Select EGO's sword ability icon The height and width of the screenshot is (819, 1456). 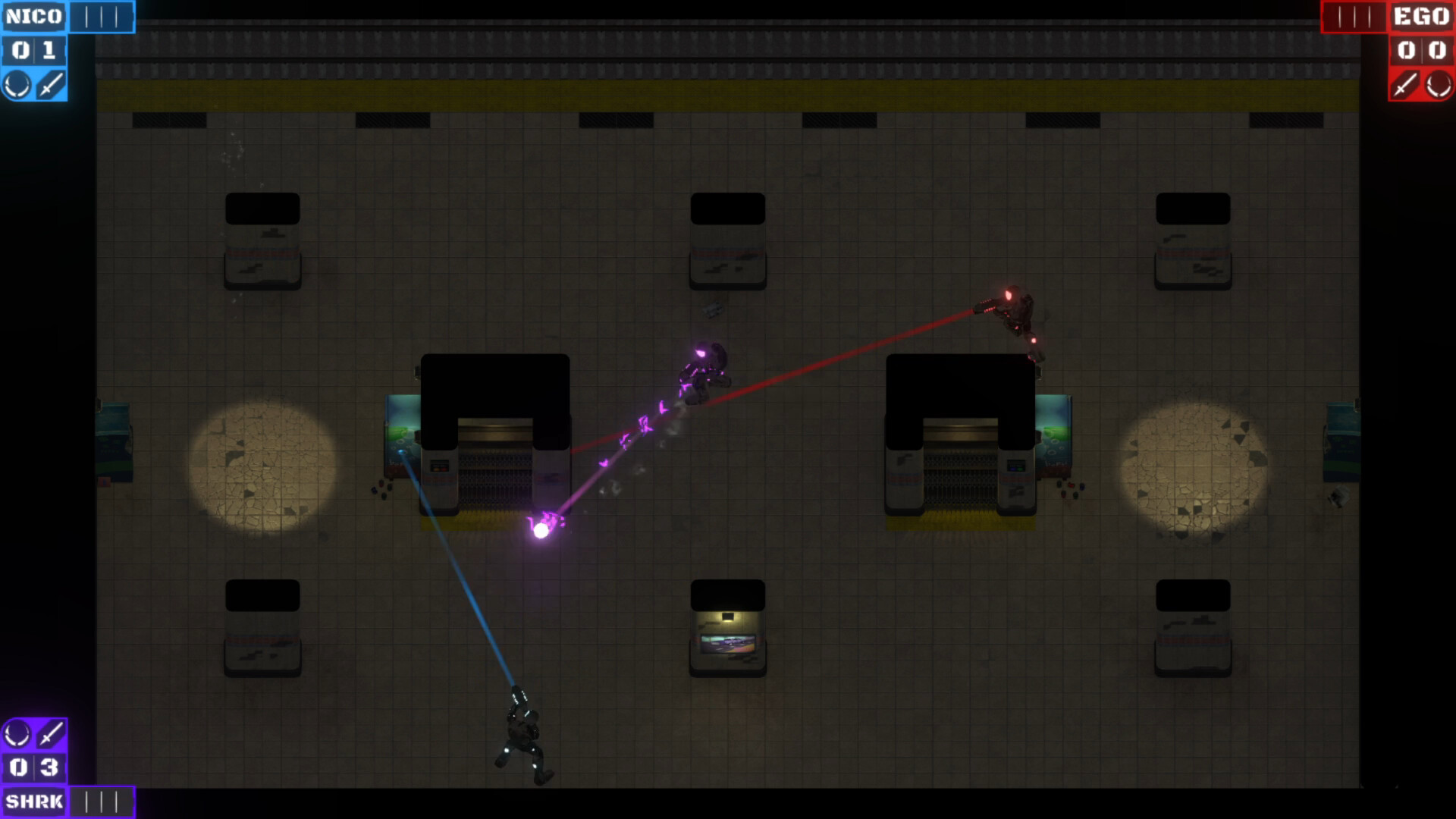(1404, 83)
